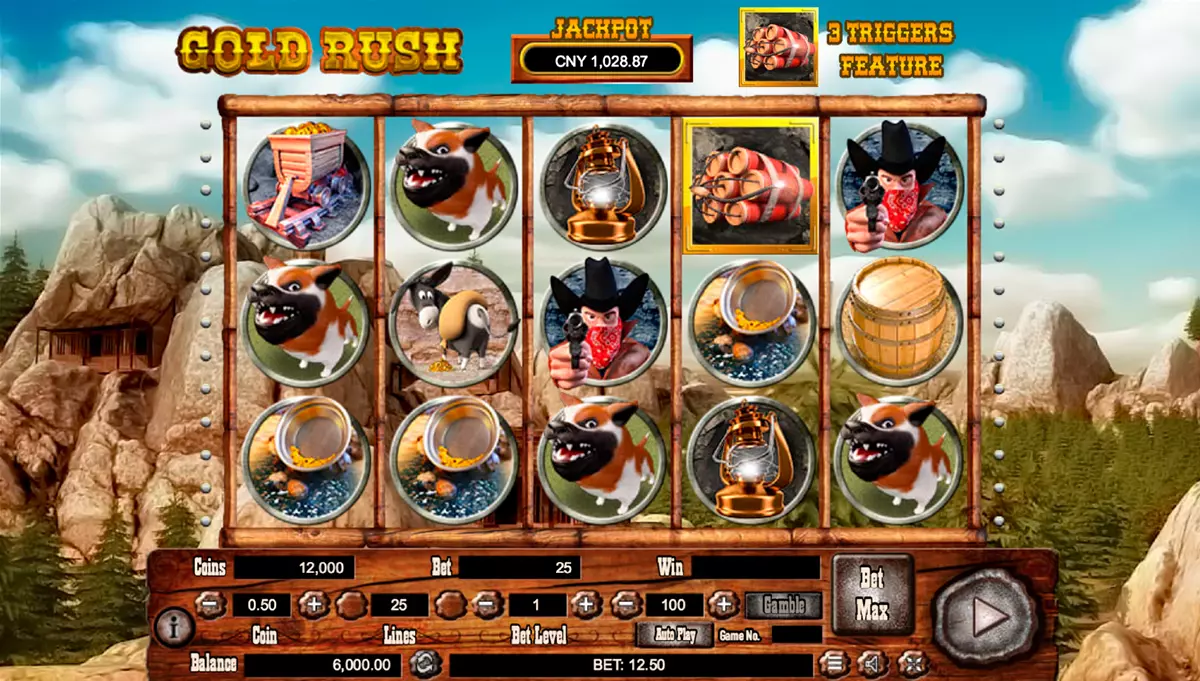Toggle fullscreen with the arrows icon

[911, 663]
